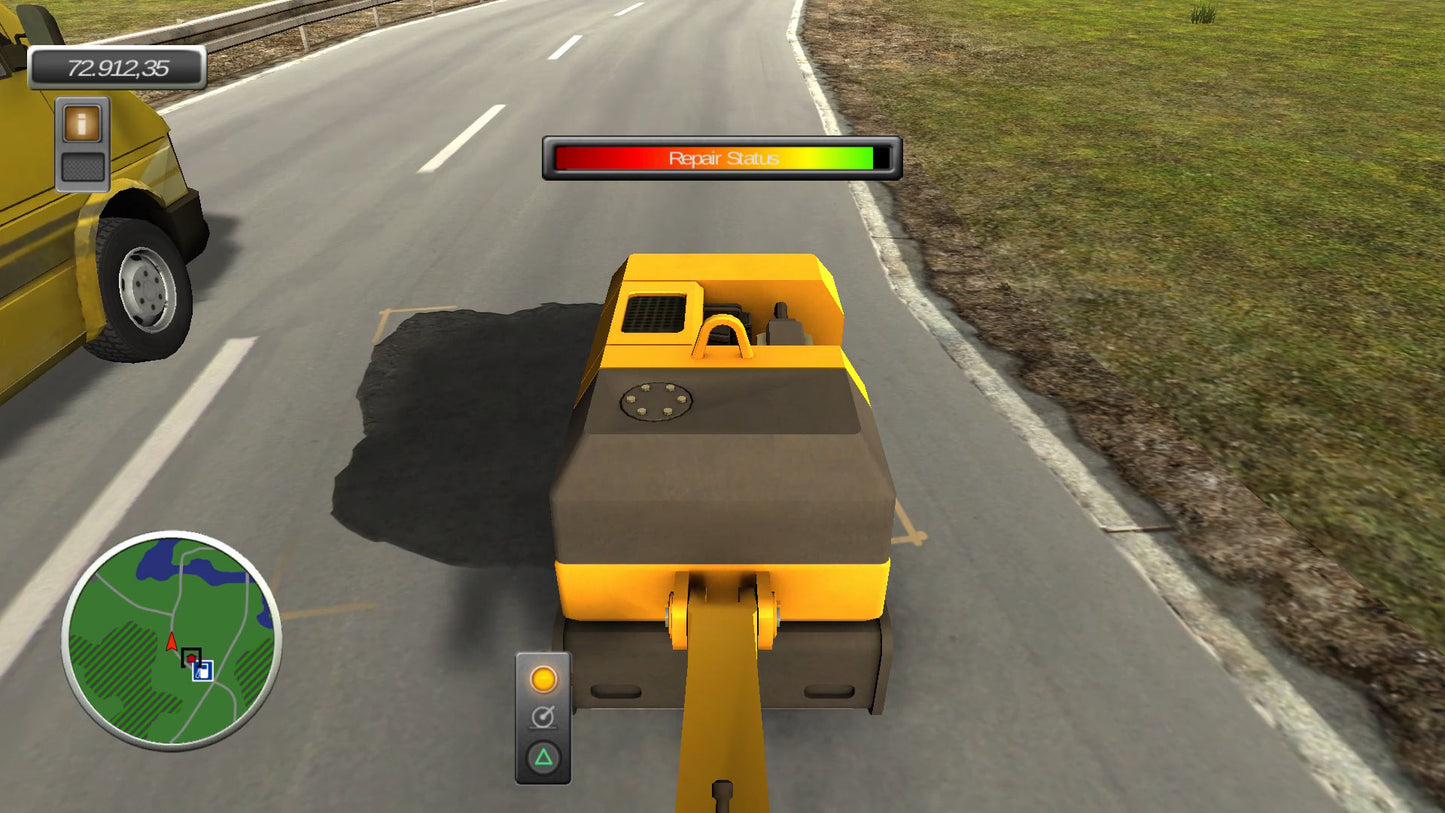Enable the green triangle compactor mode

[544, 757]
